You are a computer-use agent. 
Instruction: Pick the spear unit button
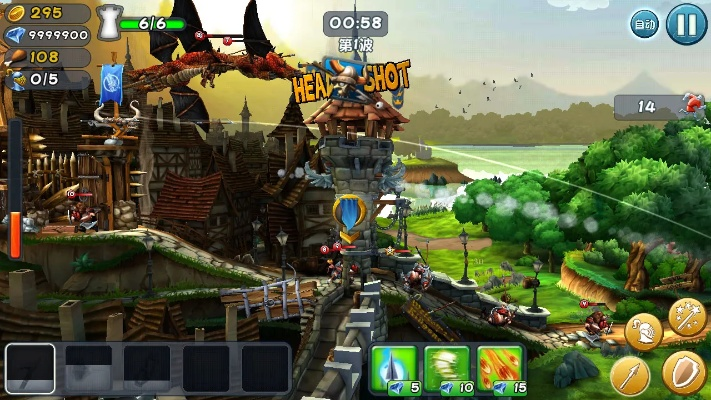pyautogui.click(x=630, y=375)
